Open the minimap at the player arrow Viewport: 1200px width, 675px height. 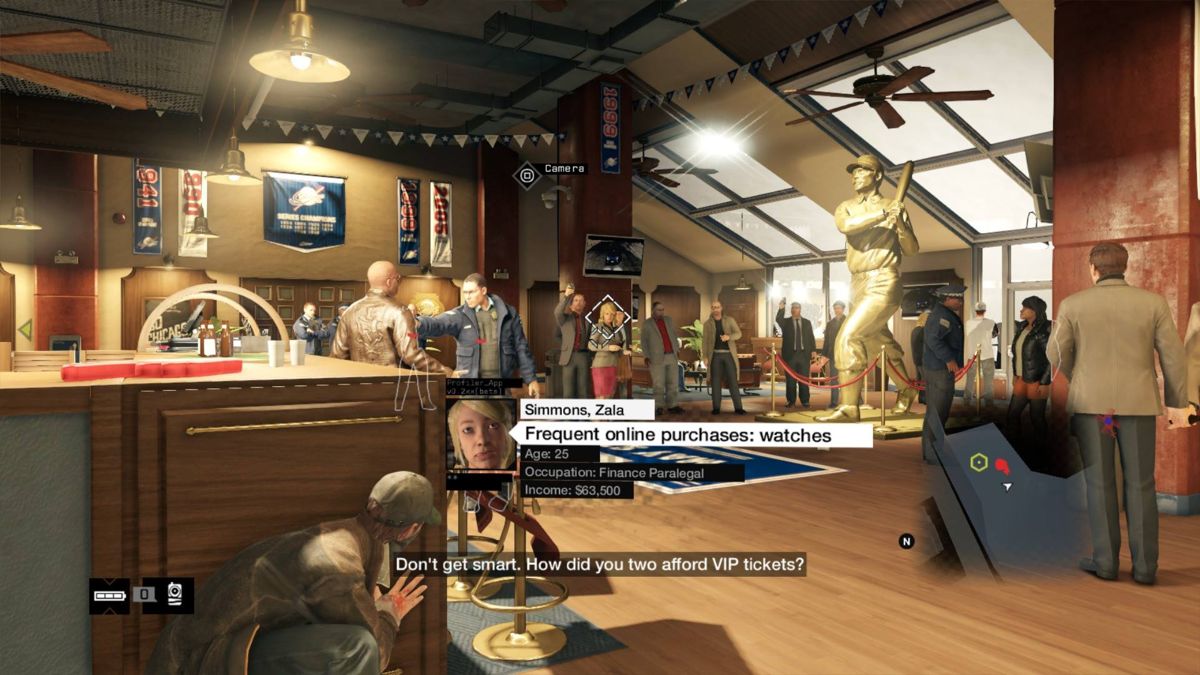pos(1007,487)
